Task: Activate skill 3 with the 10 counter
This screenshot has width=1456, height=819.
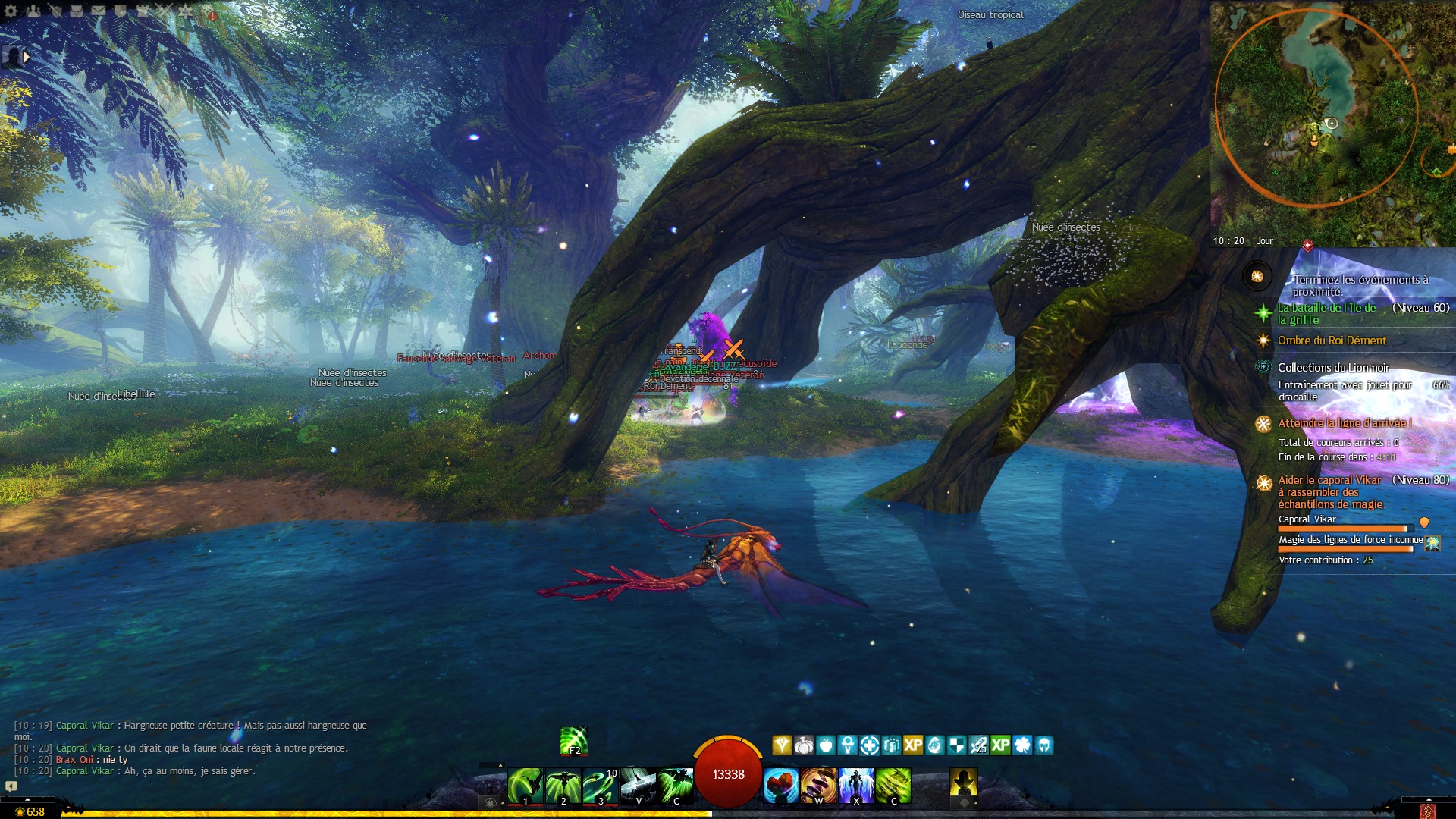Action: pos(601,786)
